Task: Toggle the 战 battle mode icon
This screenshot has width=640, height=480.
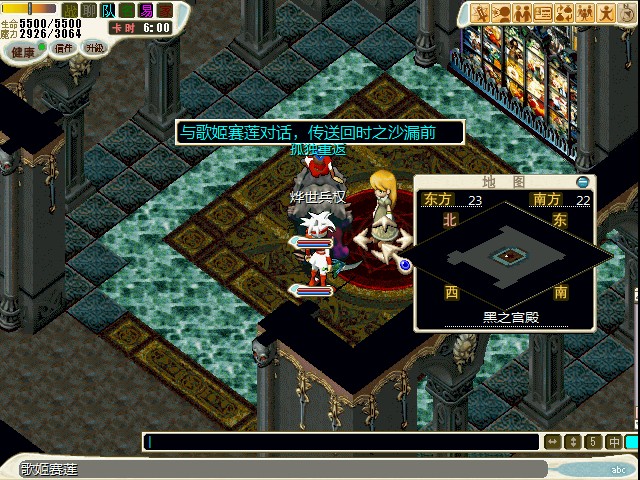Action: point(70,10)
